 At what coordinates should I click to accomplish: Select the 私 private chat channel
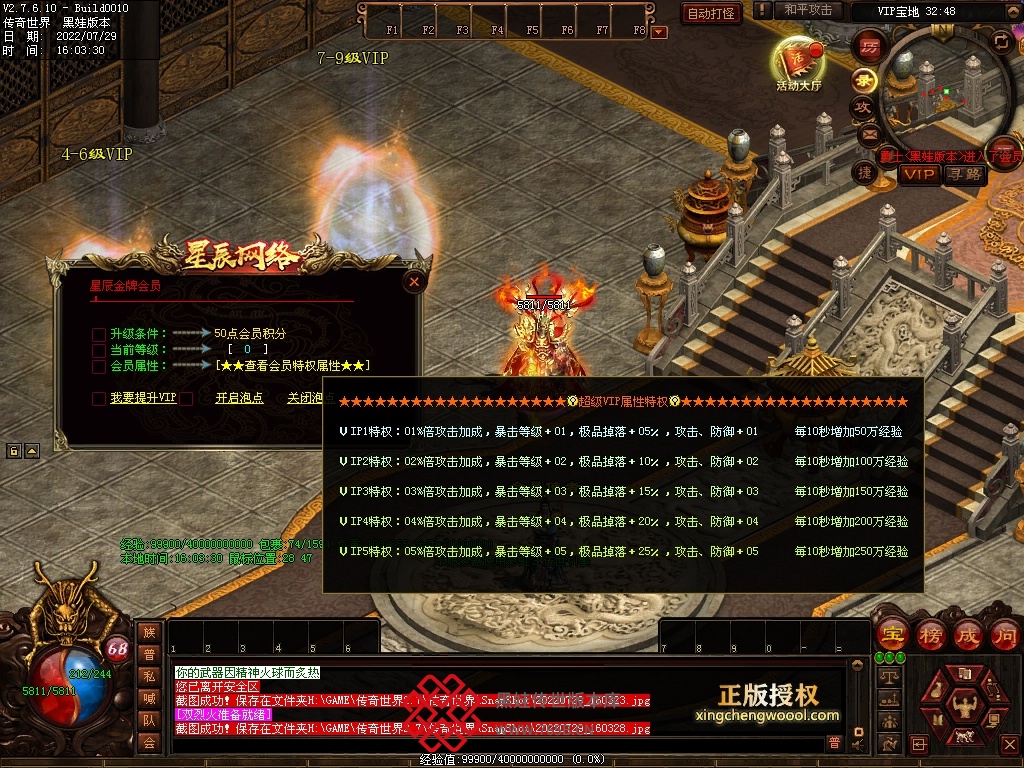(x=149, y=676)
